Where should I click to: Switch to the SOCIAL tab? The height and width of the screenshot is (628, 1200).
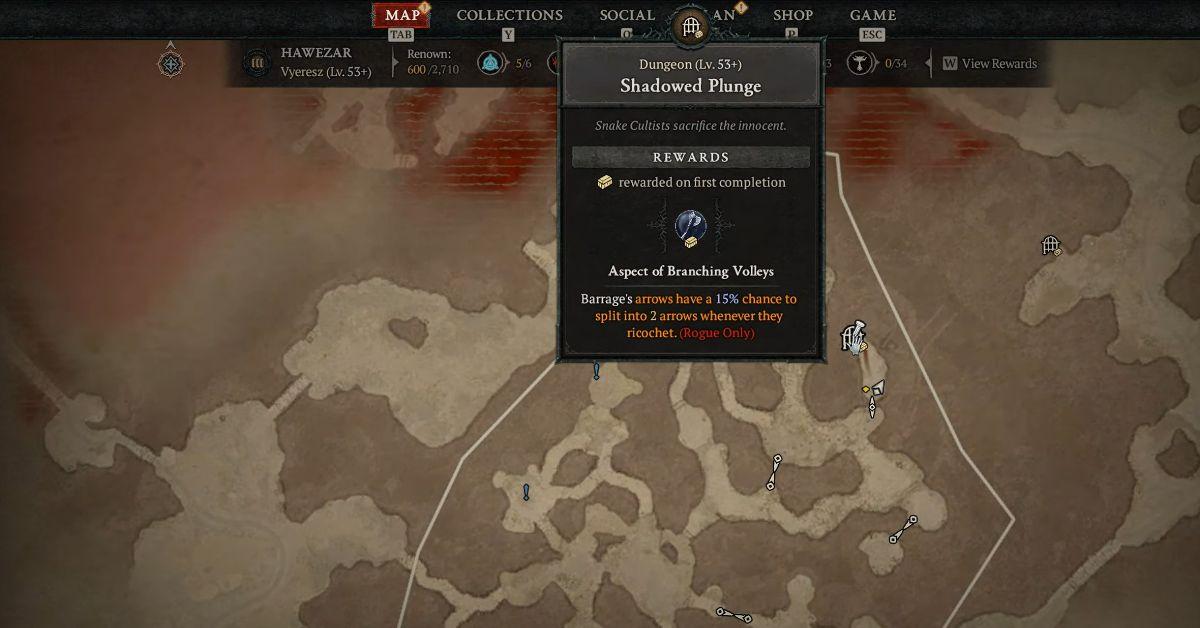[627, 16]
